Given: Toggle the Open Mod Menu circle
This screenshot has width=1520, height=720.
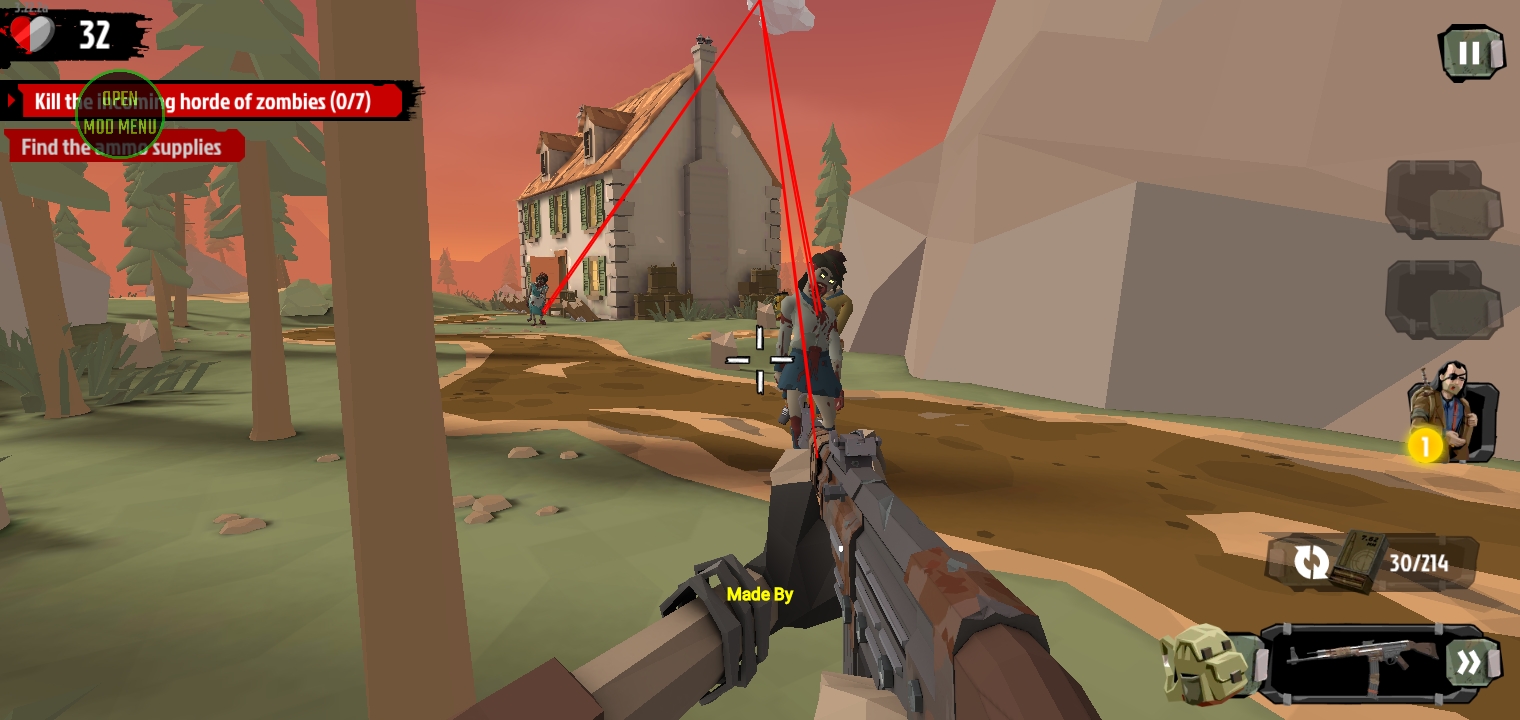Looking at the screenshot, I should pyautogui.click(x=119, y=113).
